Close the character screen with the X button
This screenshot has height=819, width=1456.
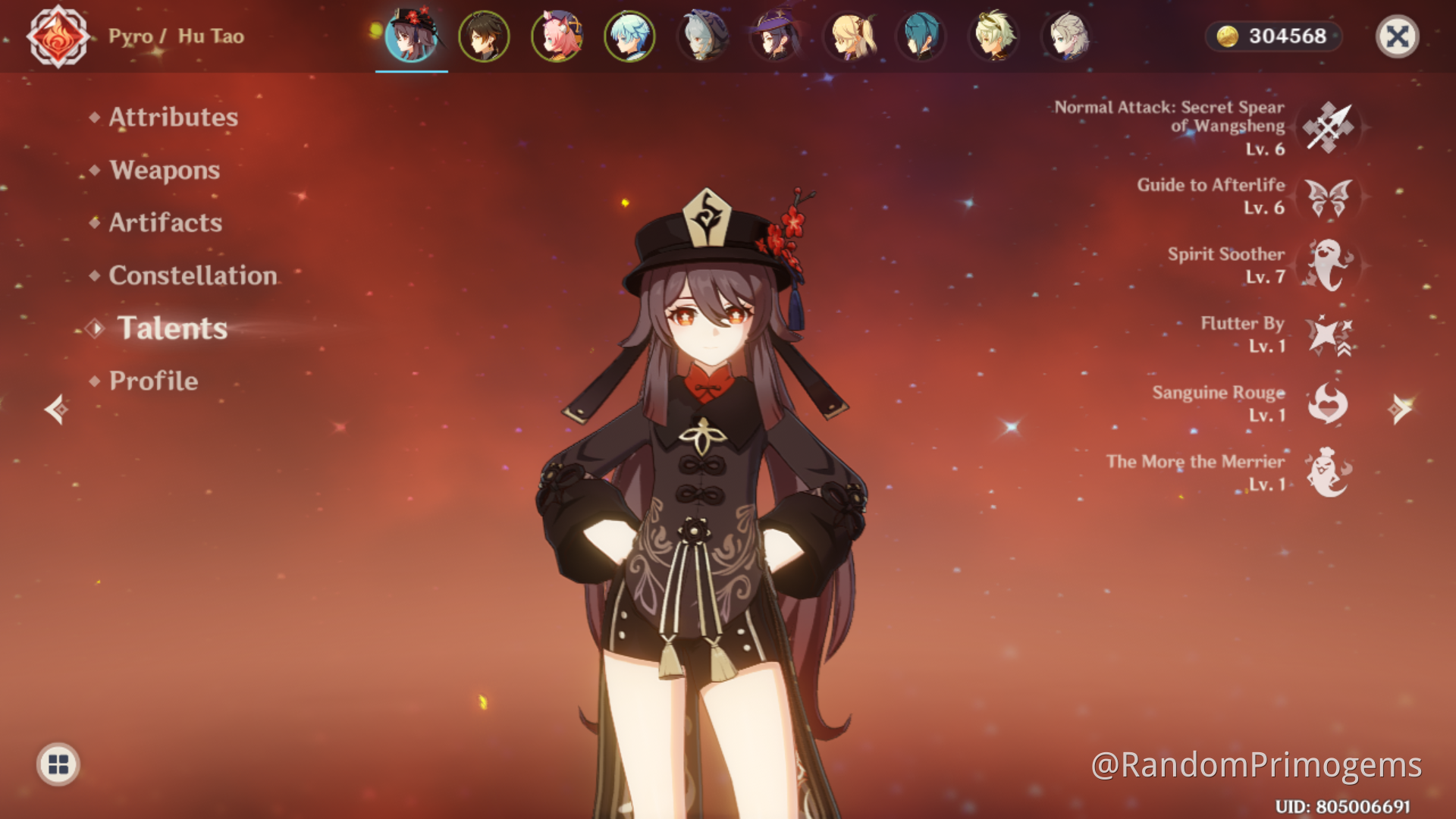[1397, 36]
